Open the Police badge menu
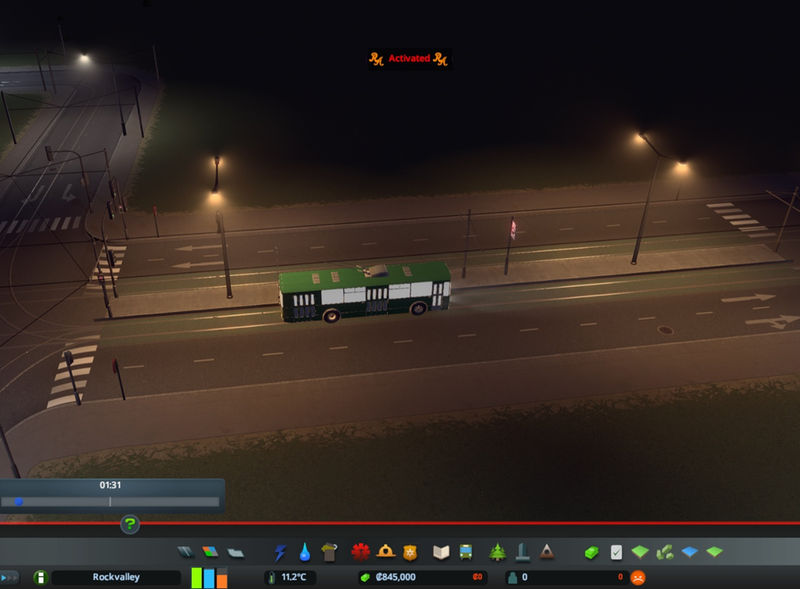The width and height of the screenshot is (800, 589). [409, 552]
